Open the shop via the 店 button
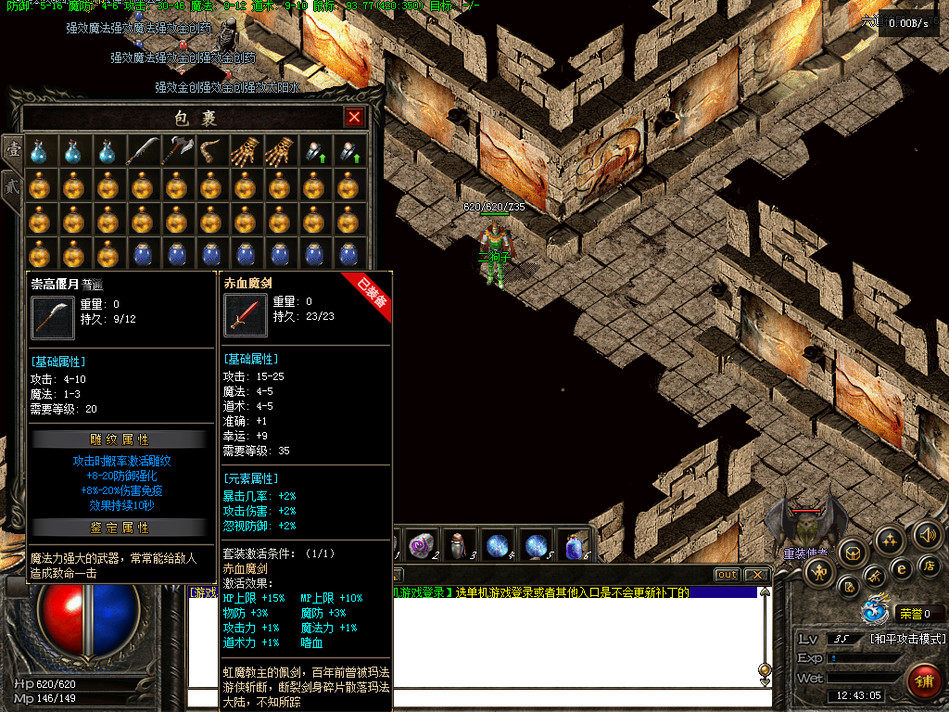This screenshot has height=712, width=949. pyautogui.click(x=929, y=567)
